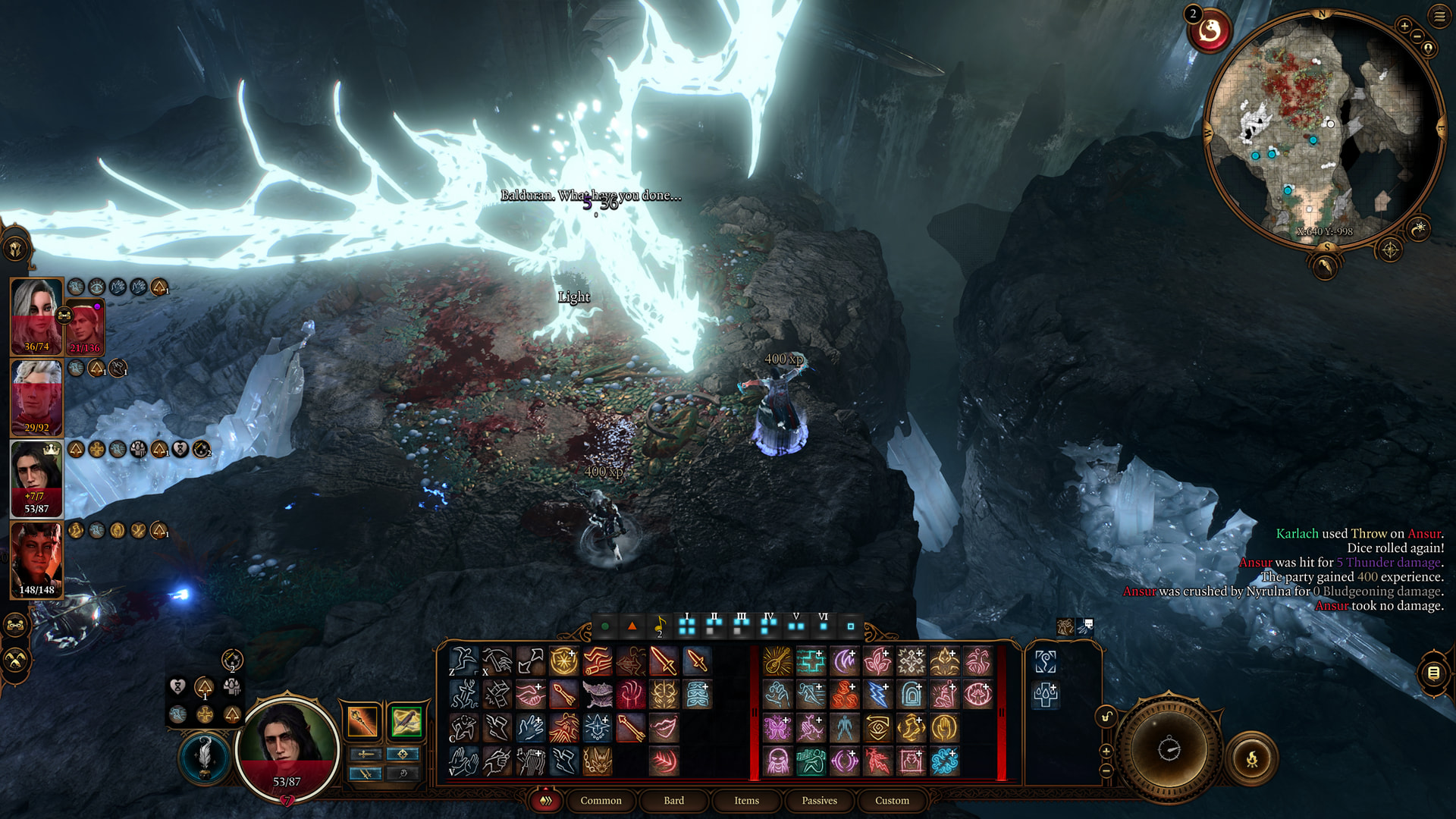This screenshot has width=1456, height=819.
Task: Select the portrait showing 29/92 health
Action: [x=36, y=396]
